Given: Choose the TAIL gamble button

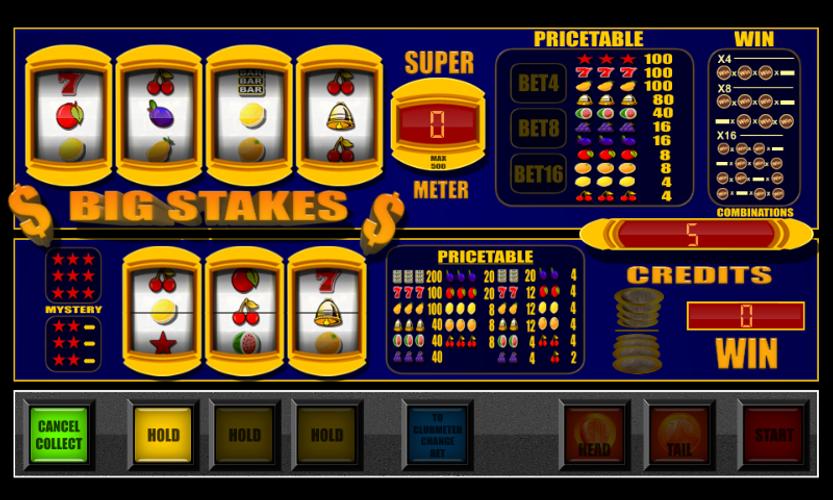Looking at the screenshot, I should pos(679,437).
